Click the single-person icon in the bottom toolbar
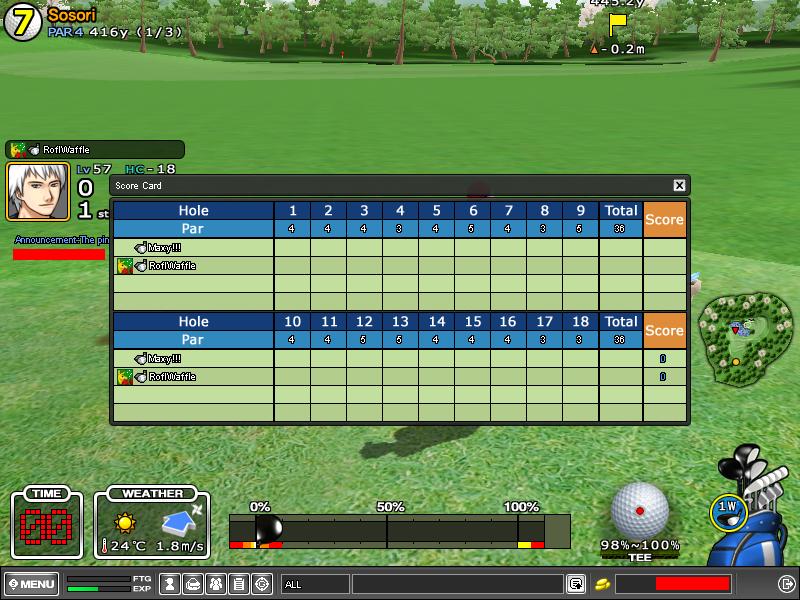Screen dimensions: 800x600 click(x=170, y=584)
